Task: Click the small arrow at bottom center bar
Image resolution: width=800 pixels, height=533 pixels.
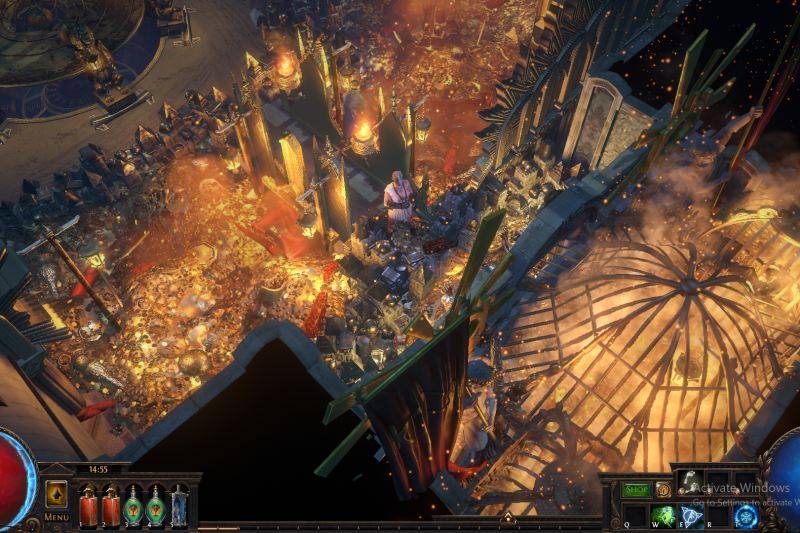Action: [507, 518]
